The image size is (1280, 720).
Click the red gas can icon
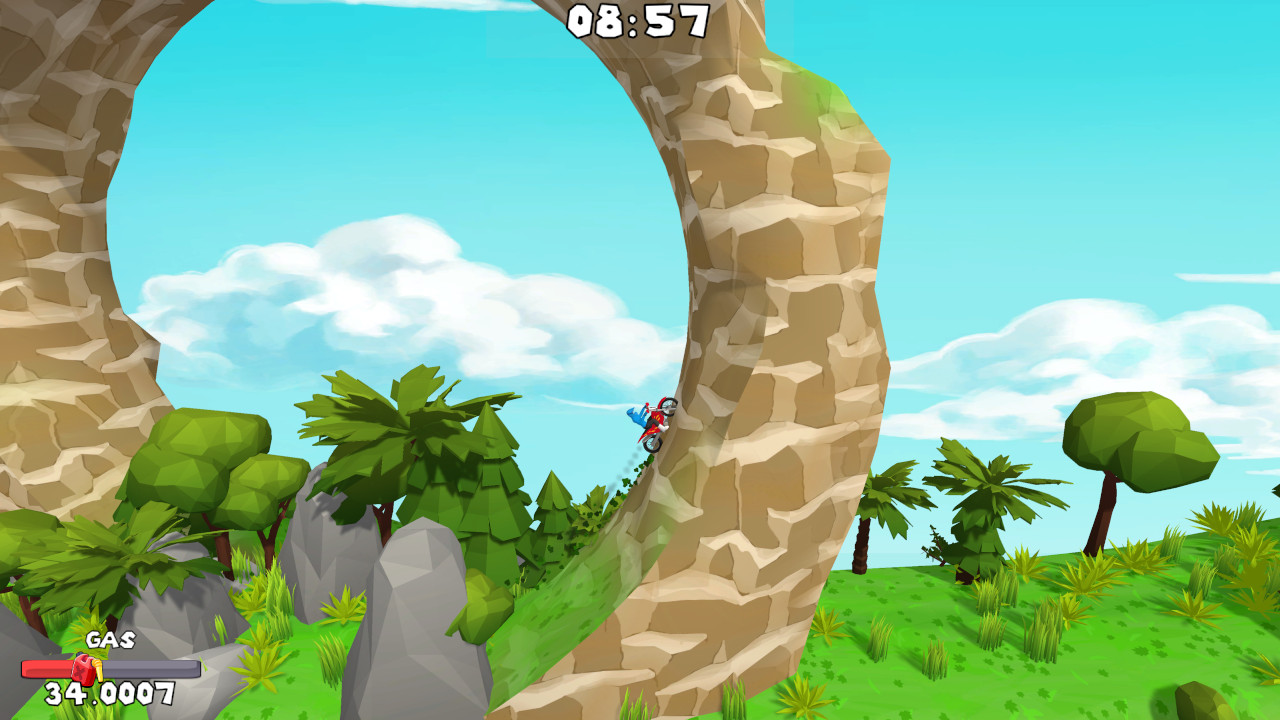pyautogui.click(x=82, y=668)
